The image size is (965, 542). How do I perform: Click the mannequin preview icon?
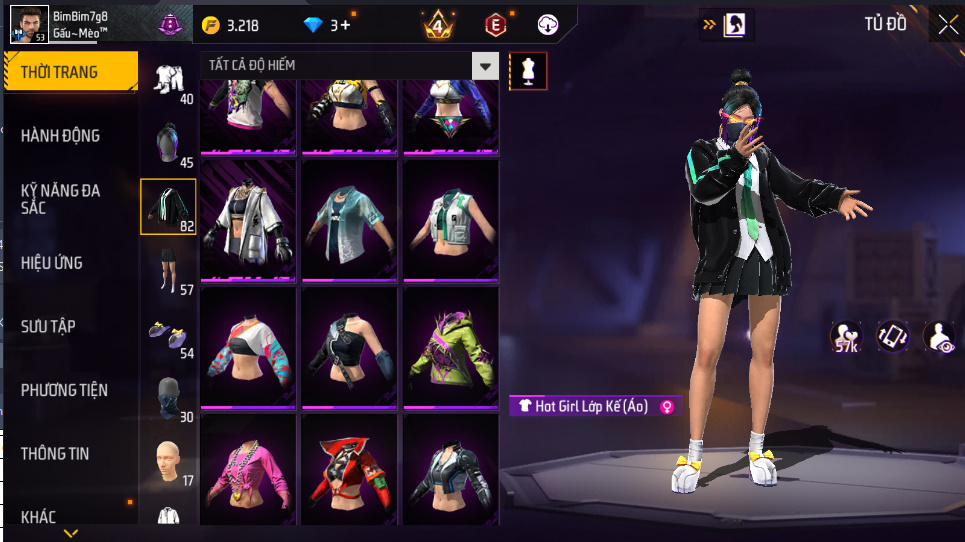528,71
